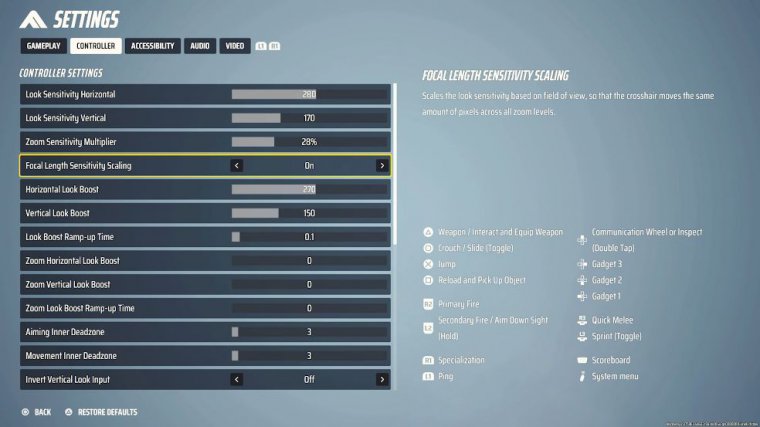Set the Zoom Sensitivity Multiplier slider
This screenshot has width=760, height=427.
(309, 142)
